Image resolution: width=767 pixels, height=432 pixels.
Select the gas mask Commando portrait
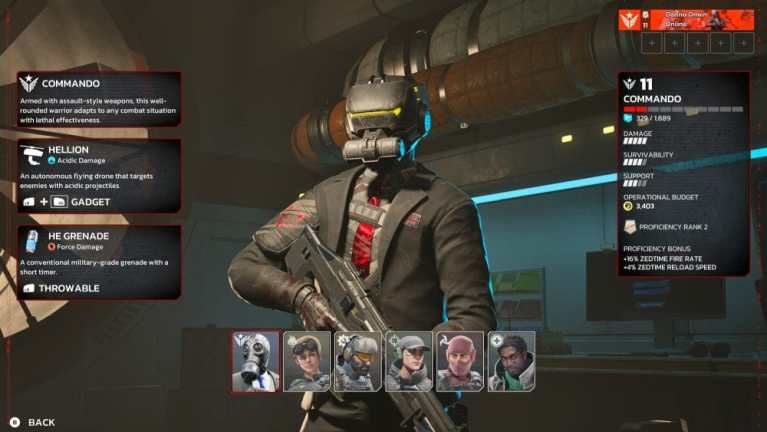[x=256, y=361]
